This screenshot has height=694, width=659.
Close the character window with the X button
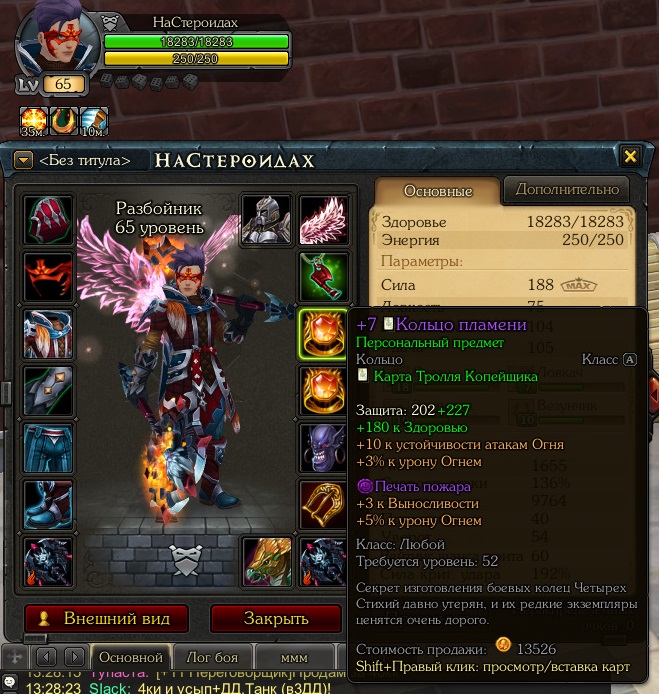(630, 157)
